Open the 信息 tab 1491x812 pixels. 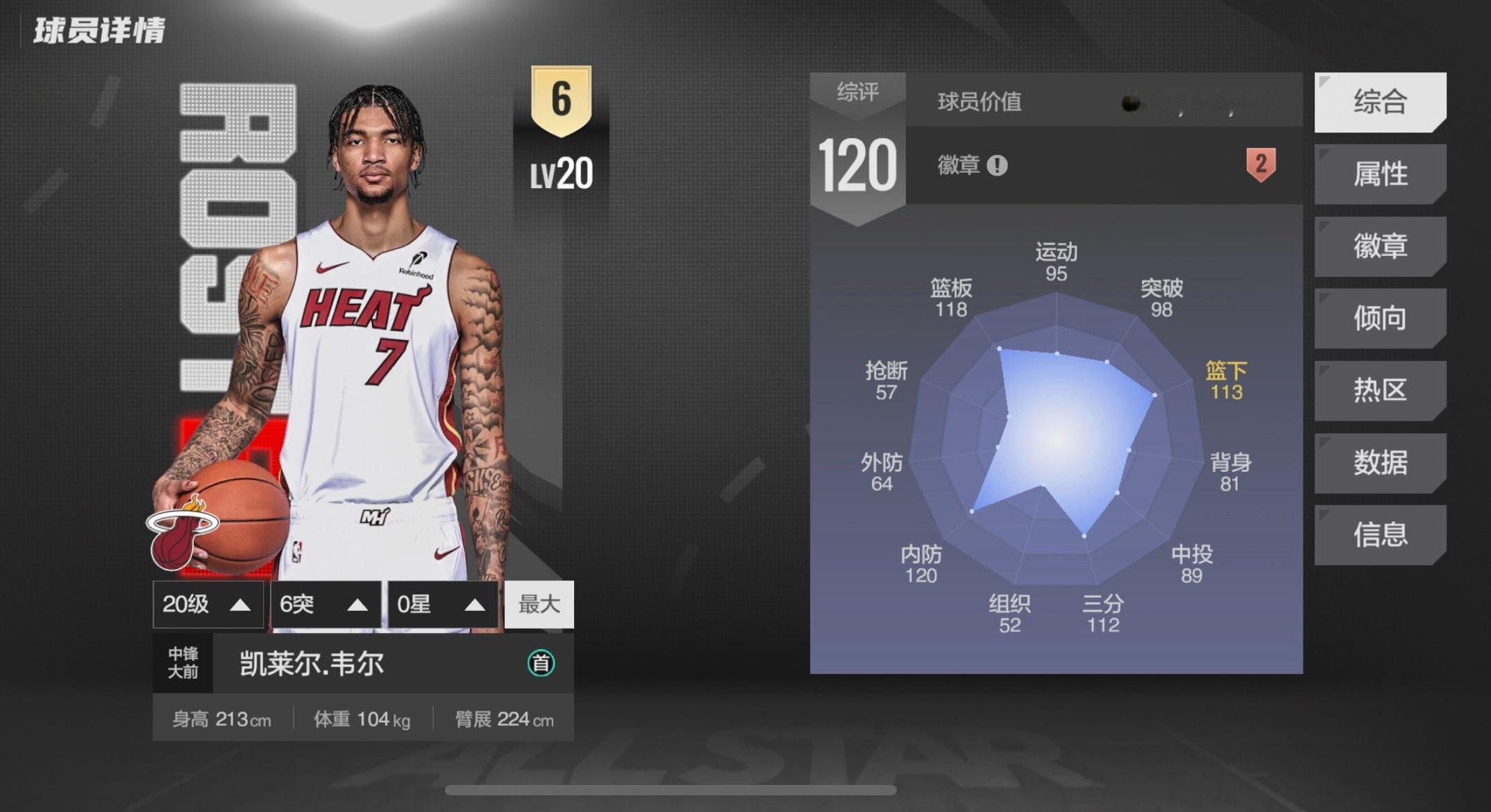(1379, 535)
